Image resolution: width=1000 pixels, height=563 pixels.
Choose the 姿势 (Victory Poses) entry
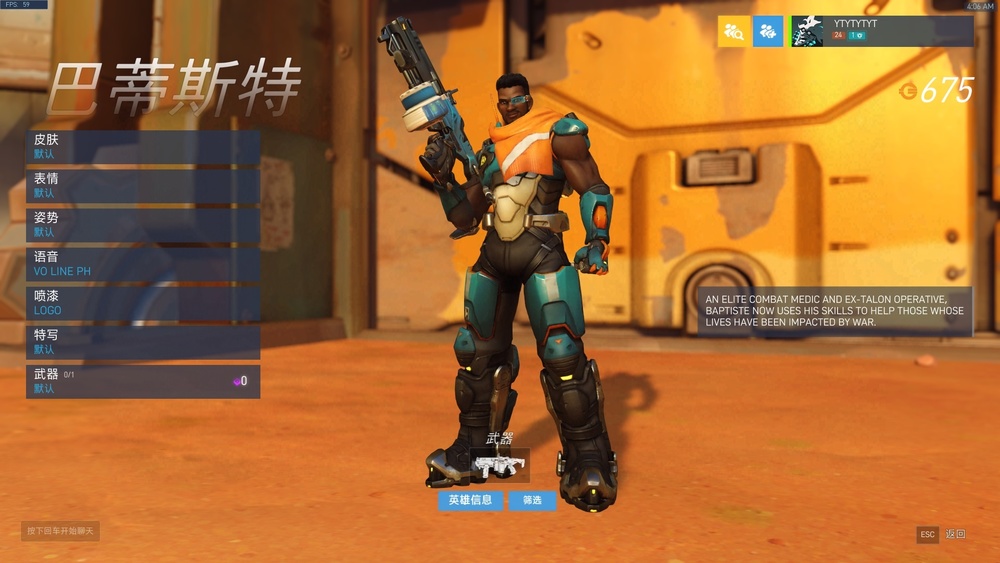pyautogui.click(x=143, y=225)
